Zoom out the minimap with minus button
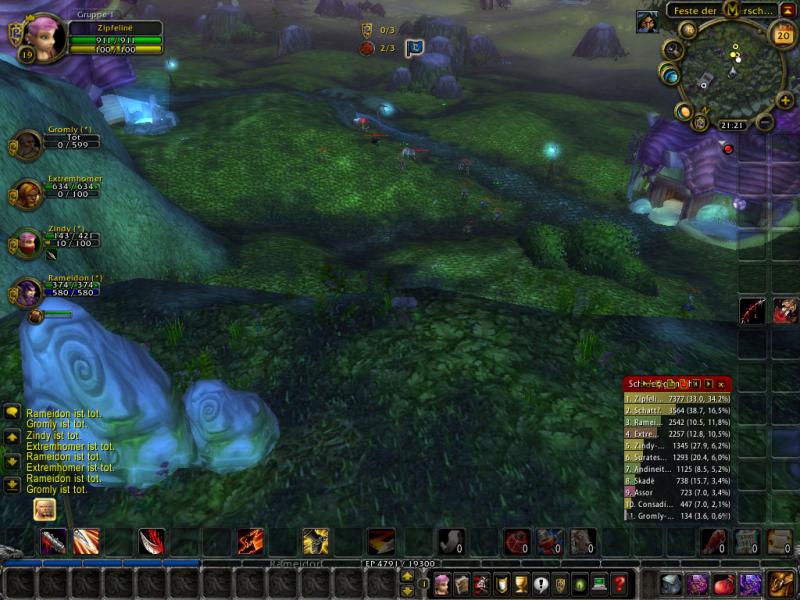800x600 pixels. coord(765,123)
